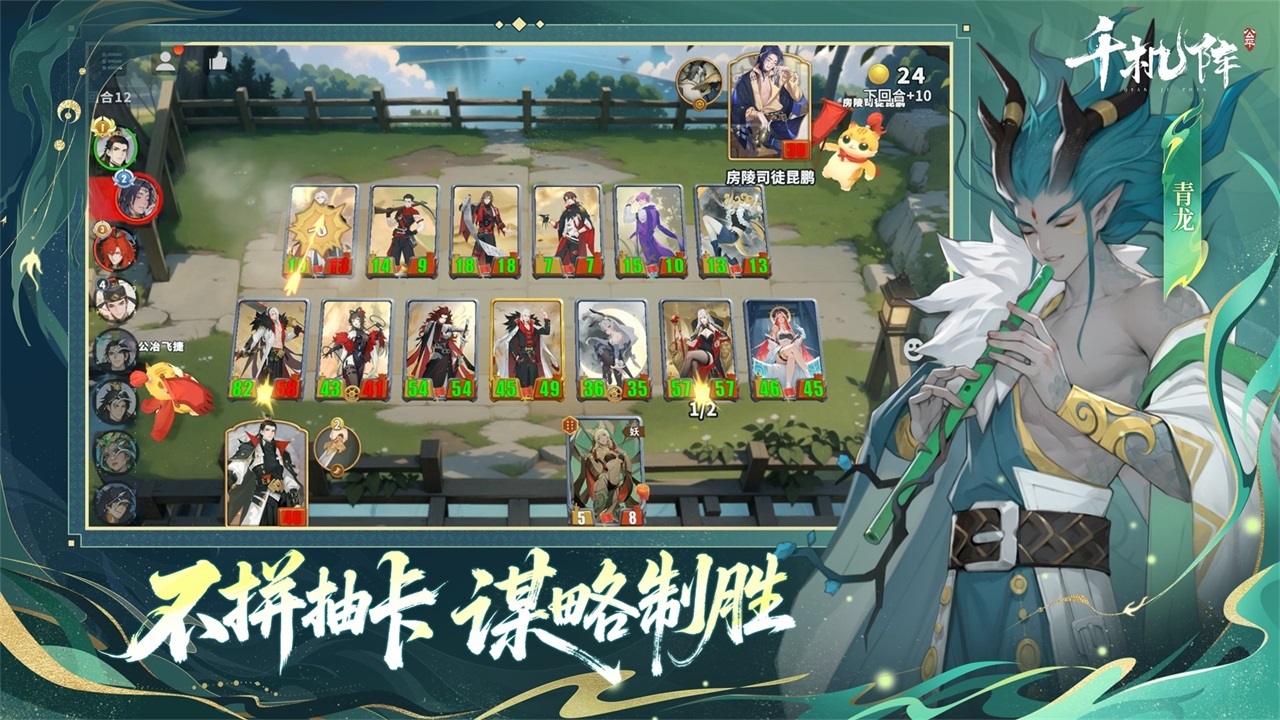Open the winking emoji expression icon
Image resolution: width=1280 pixels, height=720 pixels.
point(912,350)
